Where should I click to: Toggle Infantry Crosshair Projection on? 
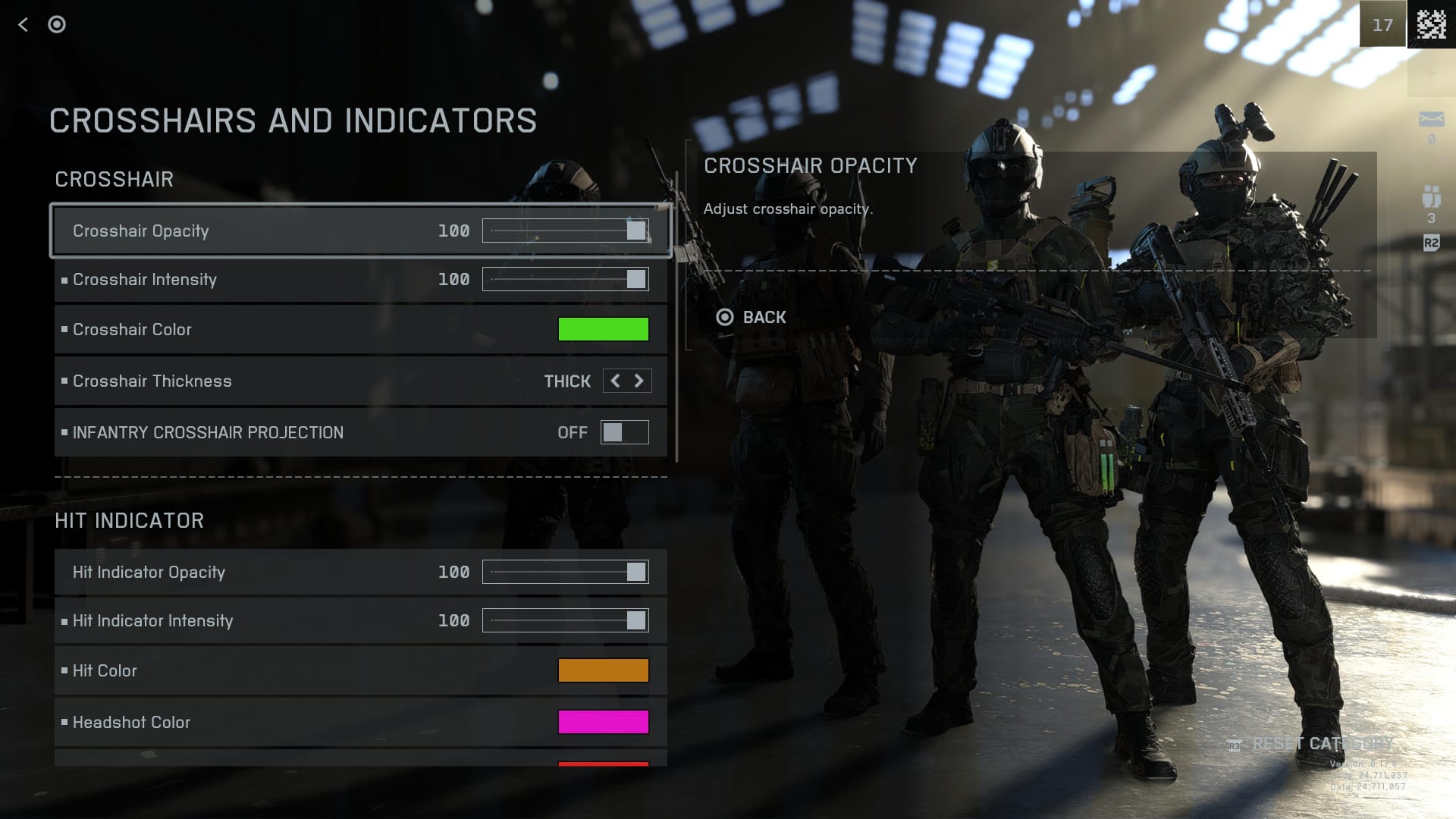tap(624, 432)
